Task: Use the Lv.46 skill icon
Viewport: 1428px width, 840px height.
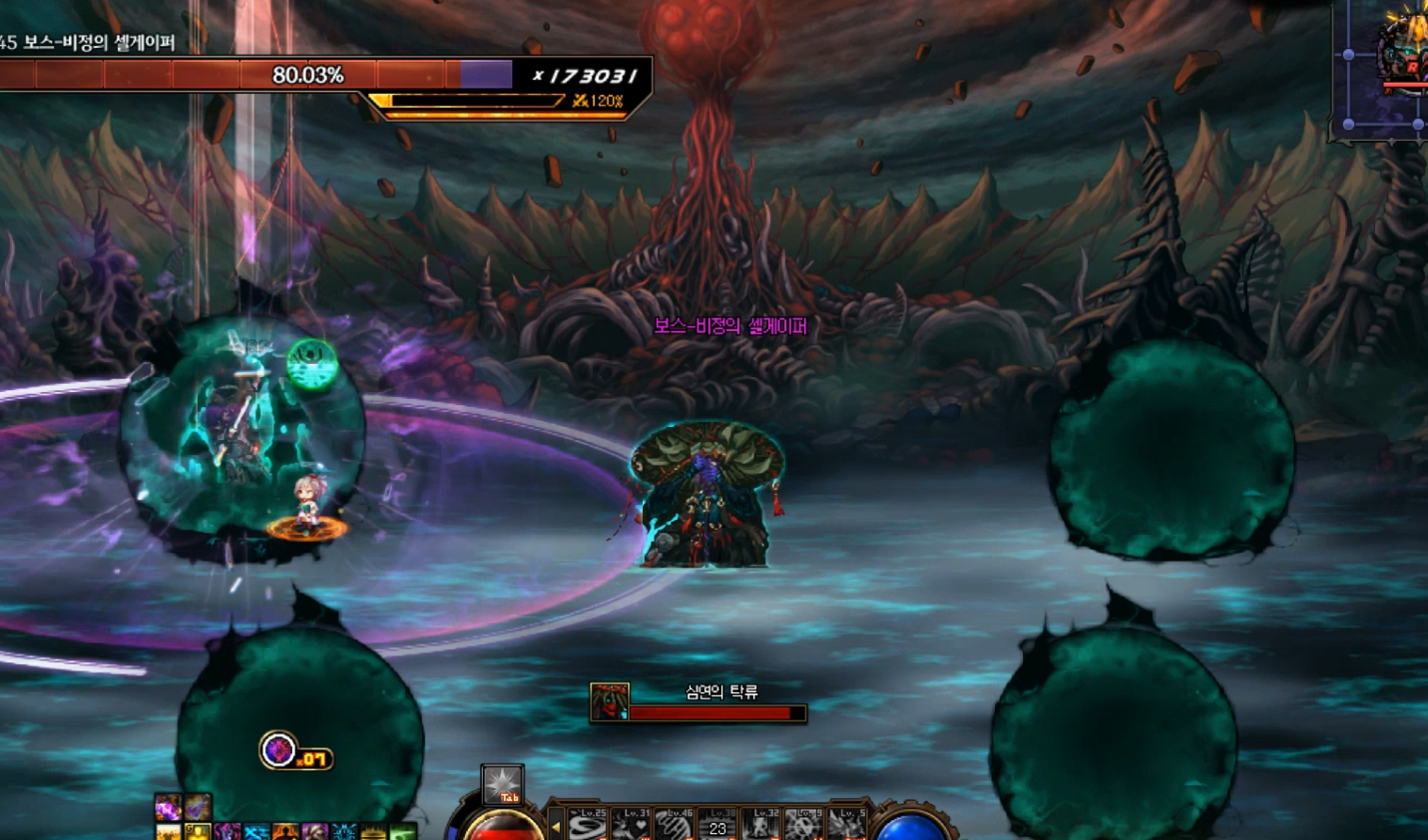Action: (x=675, y=824)
